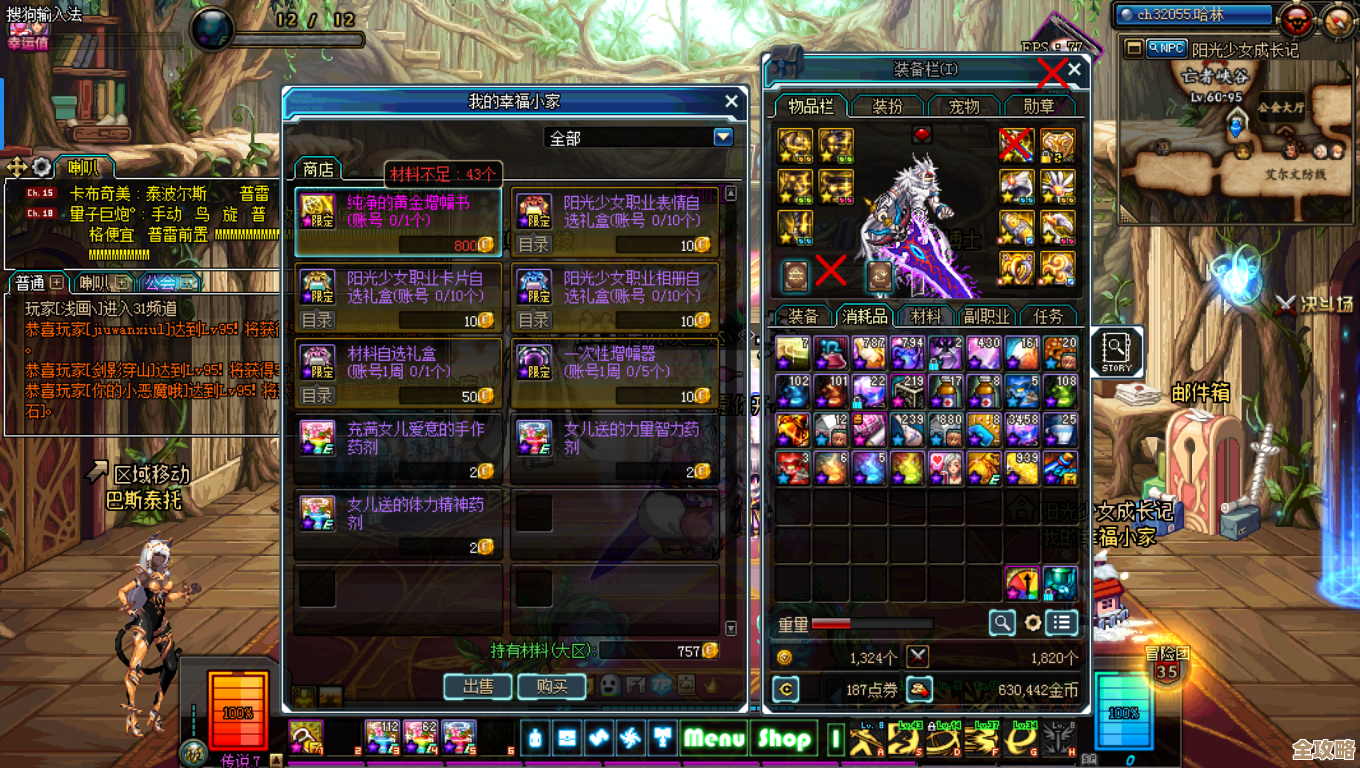Click the inventory magnifier search button
The height and width of the screenshot is (768, 1360).
tap(1002, 623)
